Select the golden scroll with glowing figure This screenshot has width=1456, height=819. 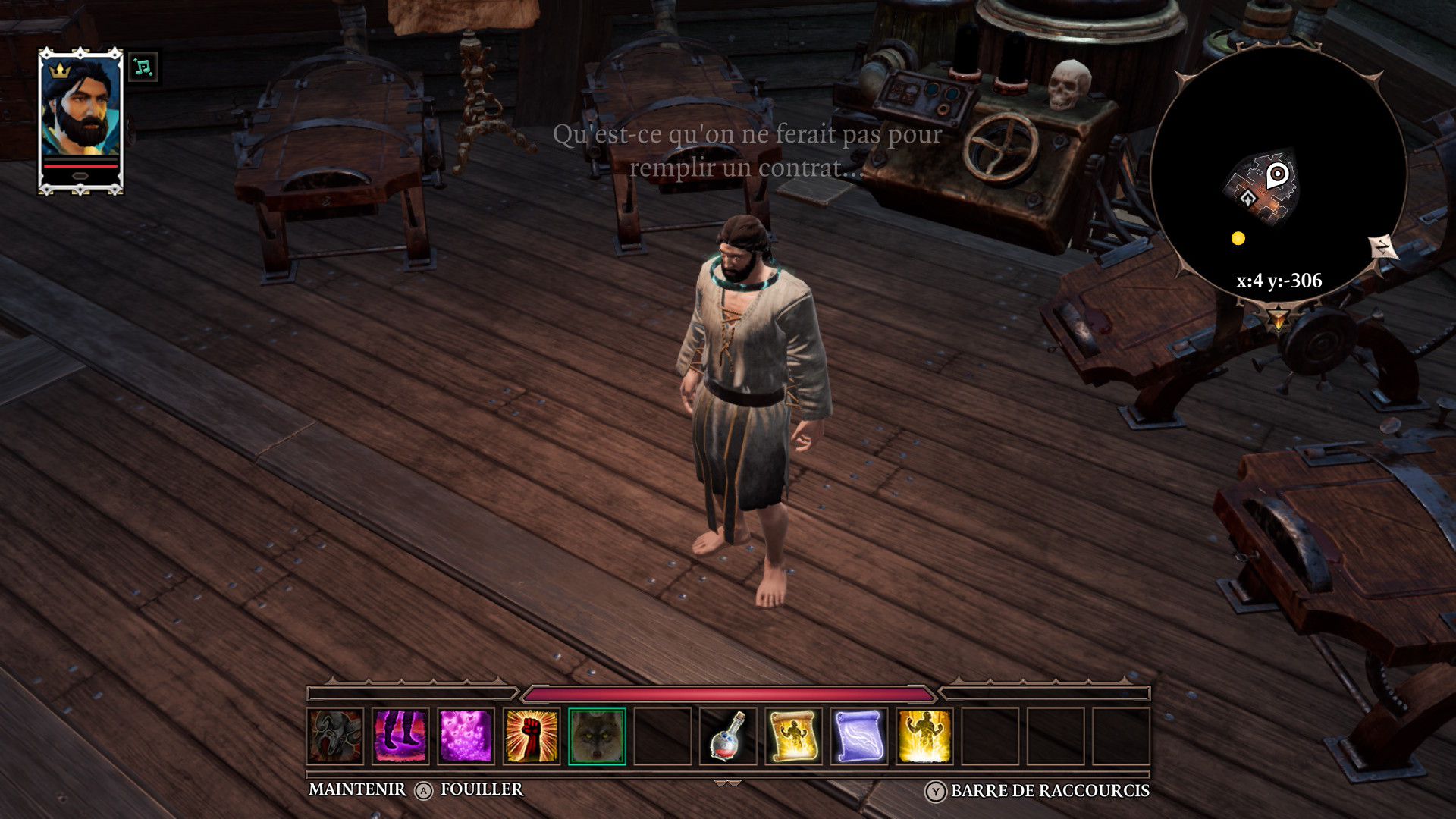793,736
